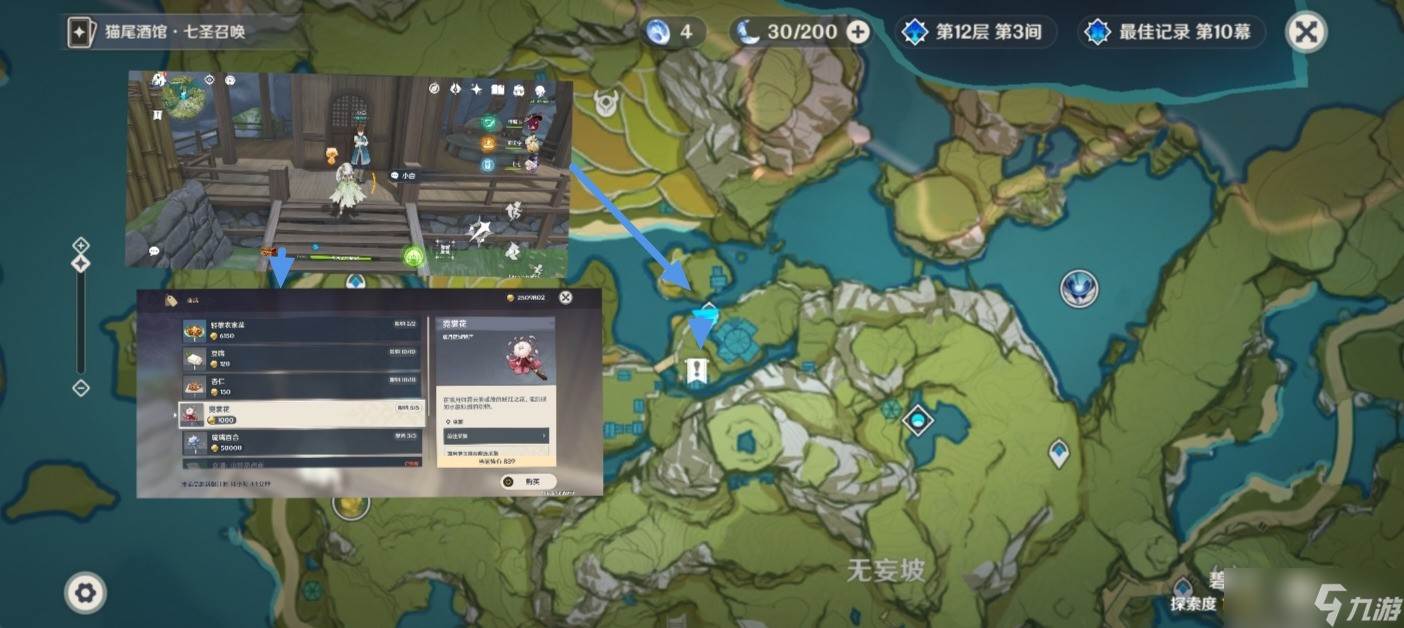Select the Statue of The Seven marker
Viewport: 1404px width, 628px height.
coord(1079,289)
